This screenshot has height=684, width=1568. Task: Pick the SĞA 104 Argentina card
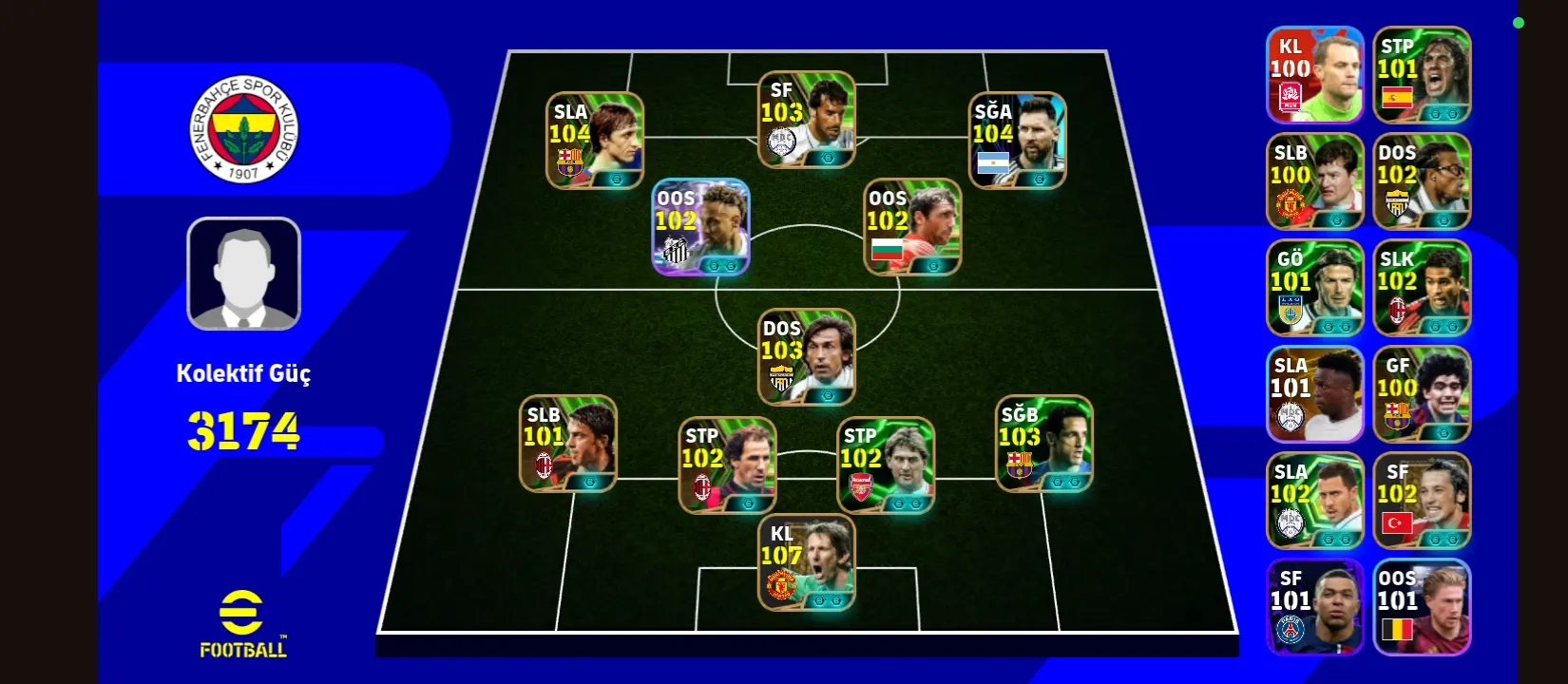click(1017, 141)
